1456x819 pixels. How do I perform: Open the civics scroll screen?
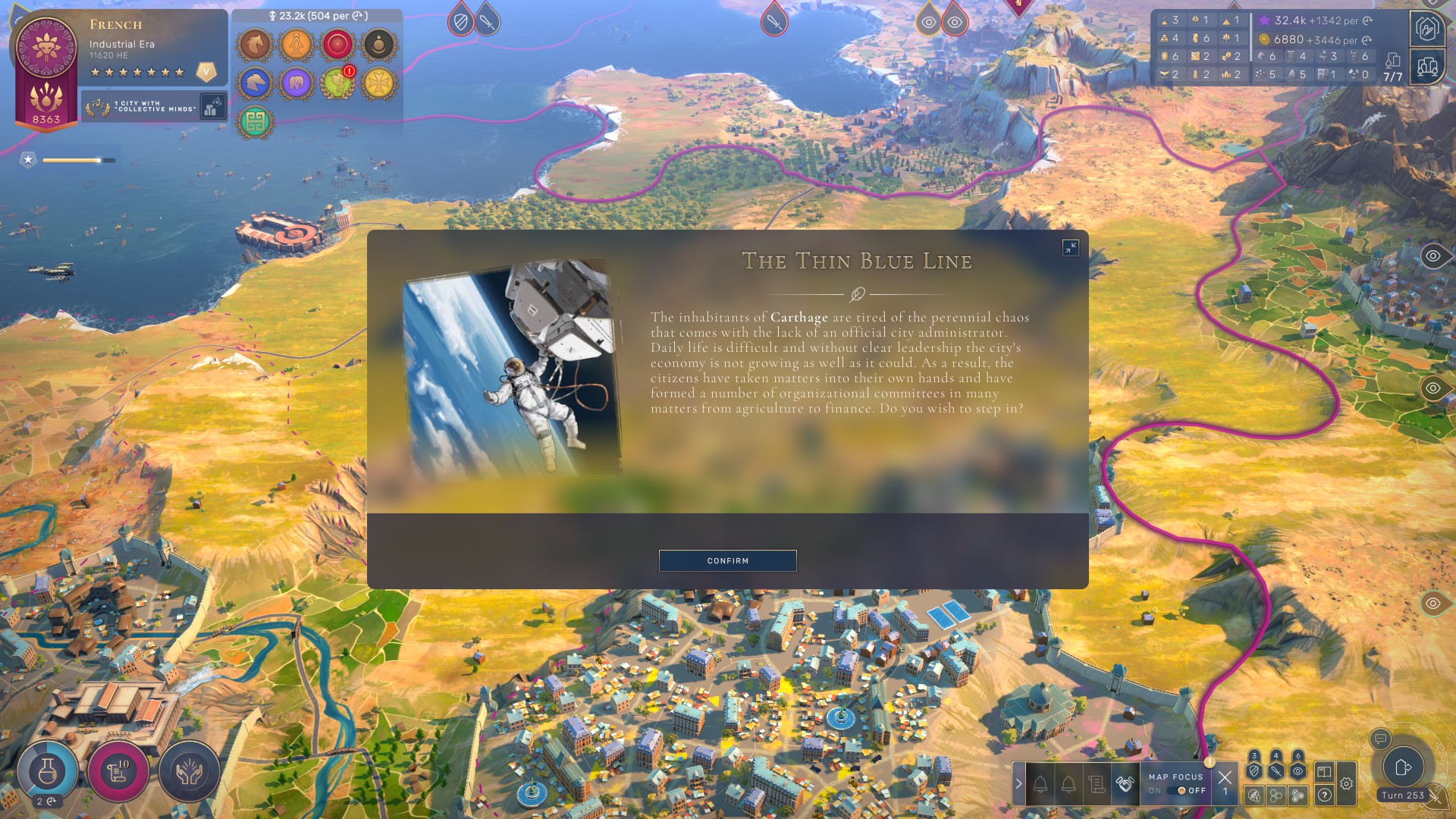click(x=118, y=771)
